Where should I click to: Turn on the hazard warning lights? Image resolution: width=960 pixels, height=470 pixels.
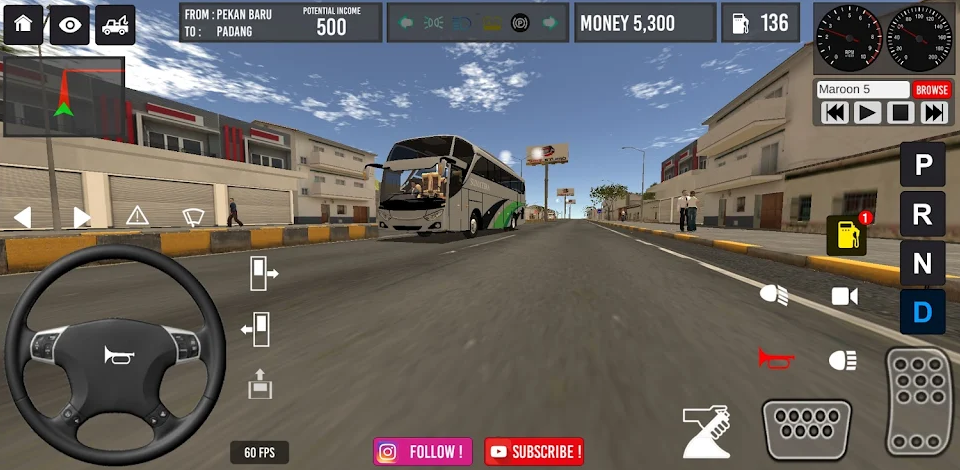tap(137, 216)
